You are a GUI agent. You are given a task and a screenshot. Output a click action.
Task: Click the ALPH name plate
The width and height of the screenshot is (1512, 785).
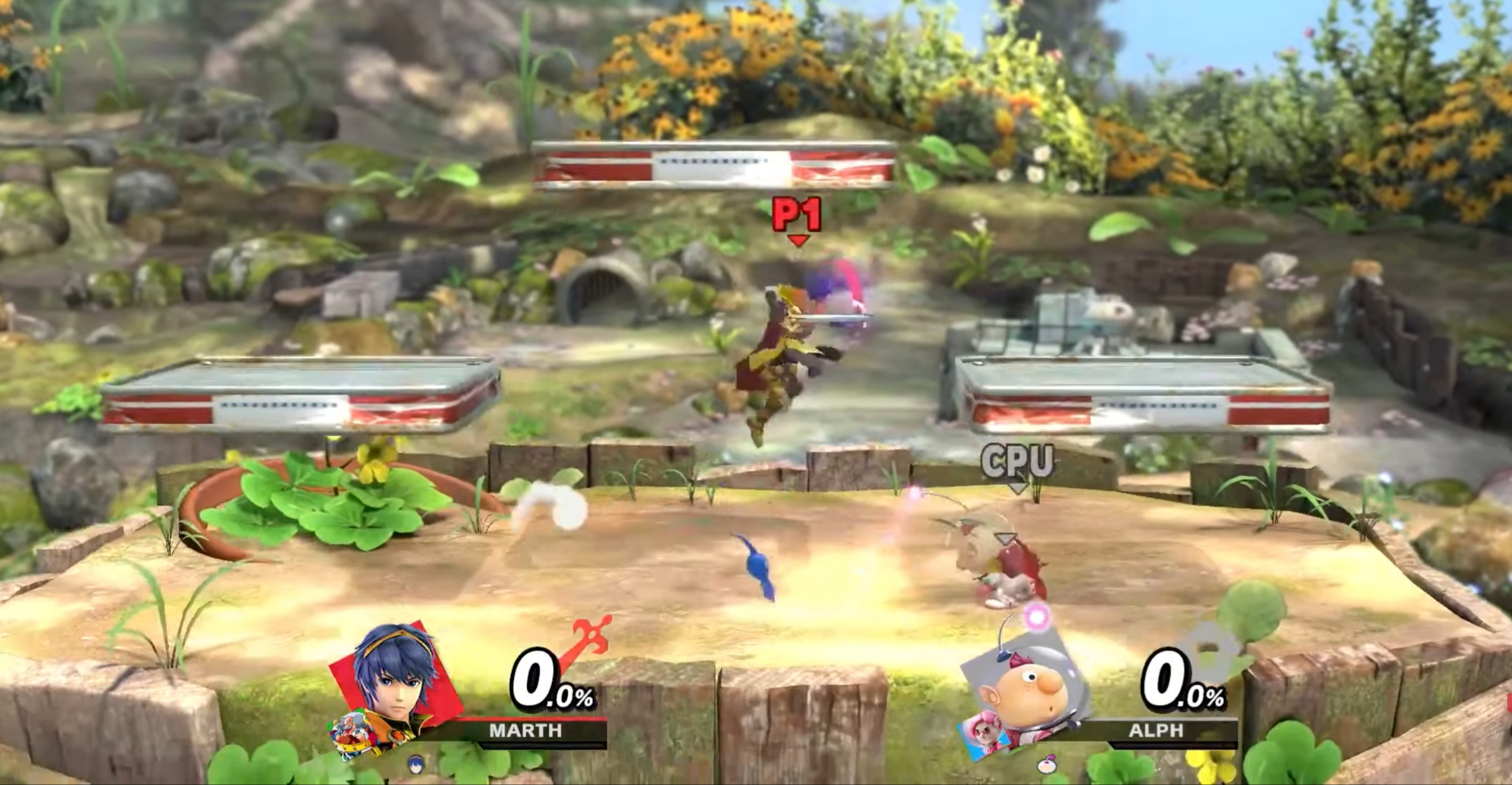[1155, 731]
